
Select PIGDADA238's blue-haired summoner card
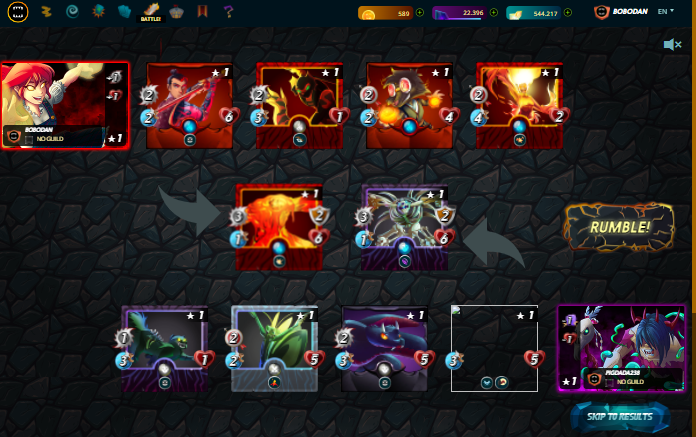[620, 348]
